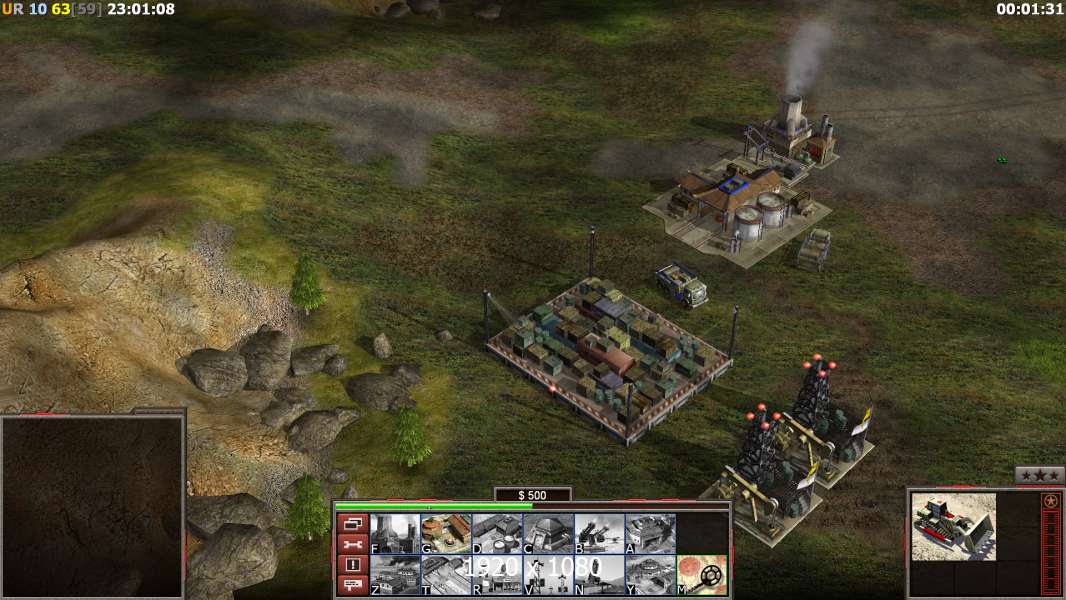The image size is (1066, 600).
Task: Choose the tower build icon marked V
Action: tap(548, 574)
